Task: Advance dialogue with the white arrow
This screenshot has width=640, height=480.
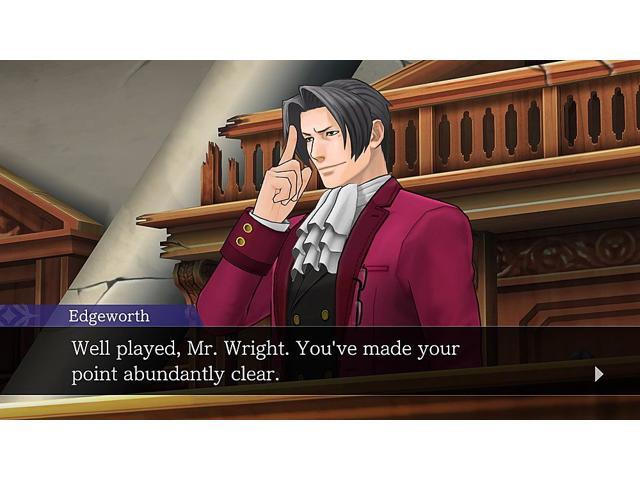Action: point(599,374)
